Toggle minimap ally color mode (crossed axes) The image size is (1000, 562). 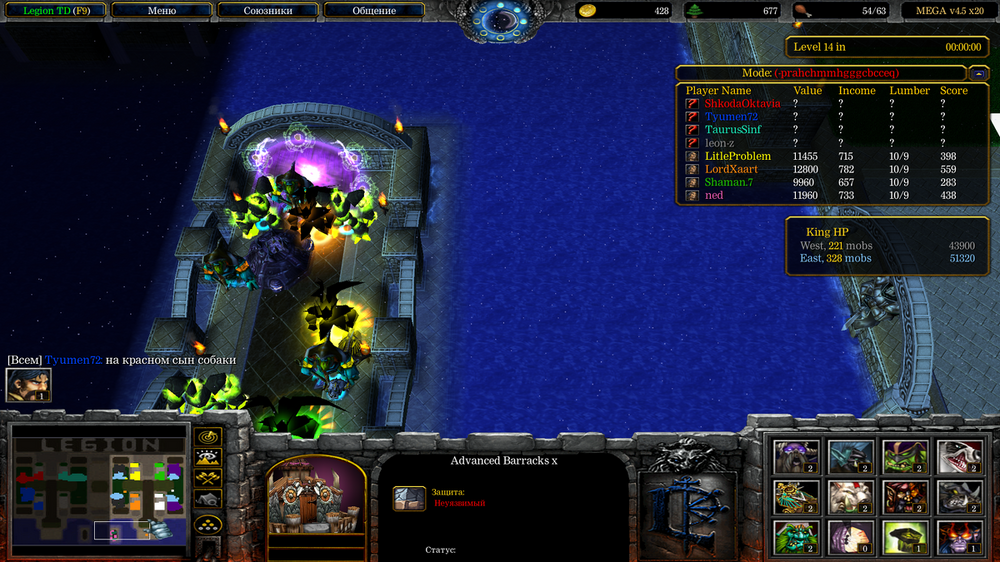(x=208, y=480)
